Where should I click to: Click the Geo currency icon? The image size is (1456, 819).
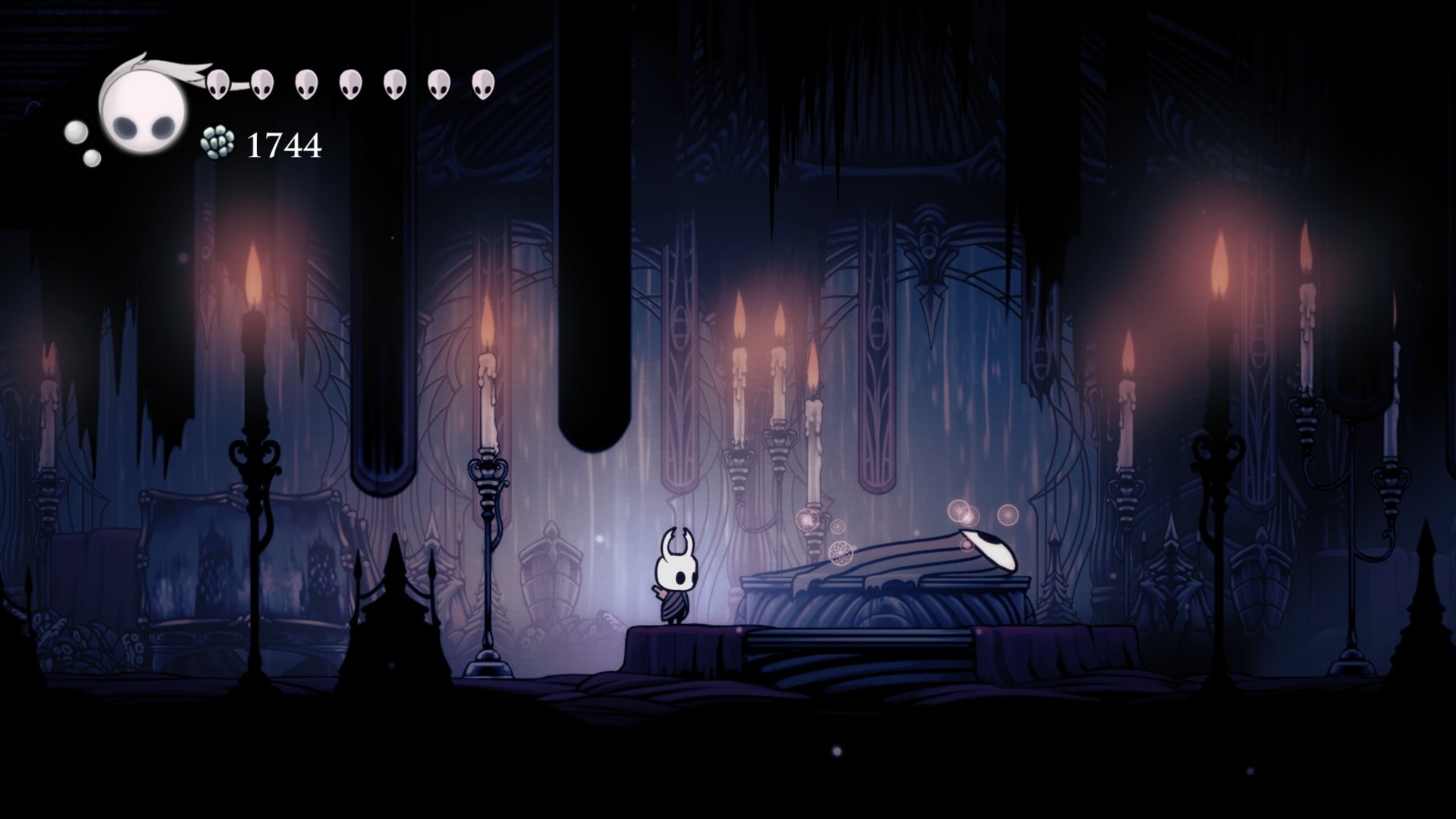(218, 142)
